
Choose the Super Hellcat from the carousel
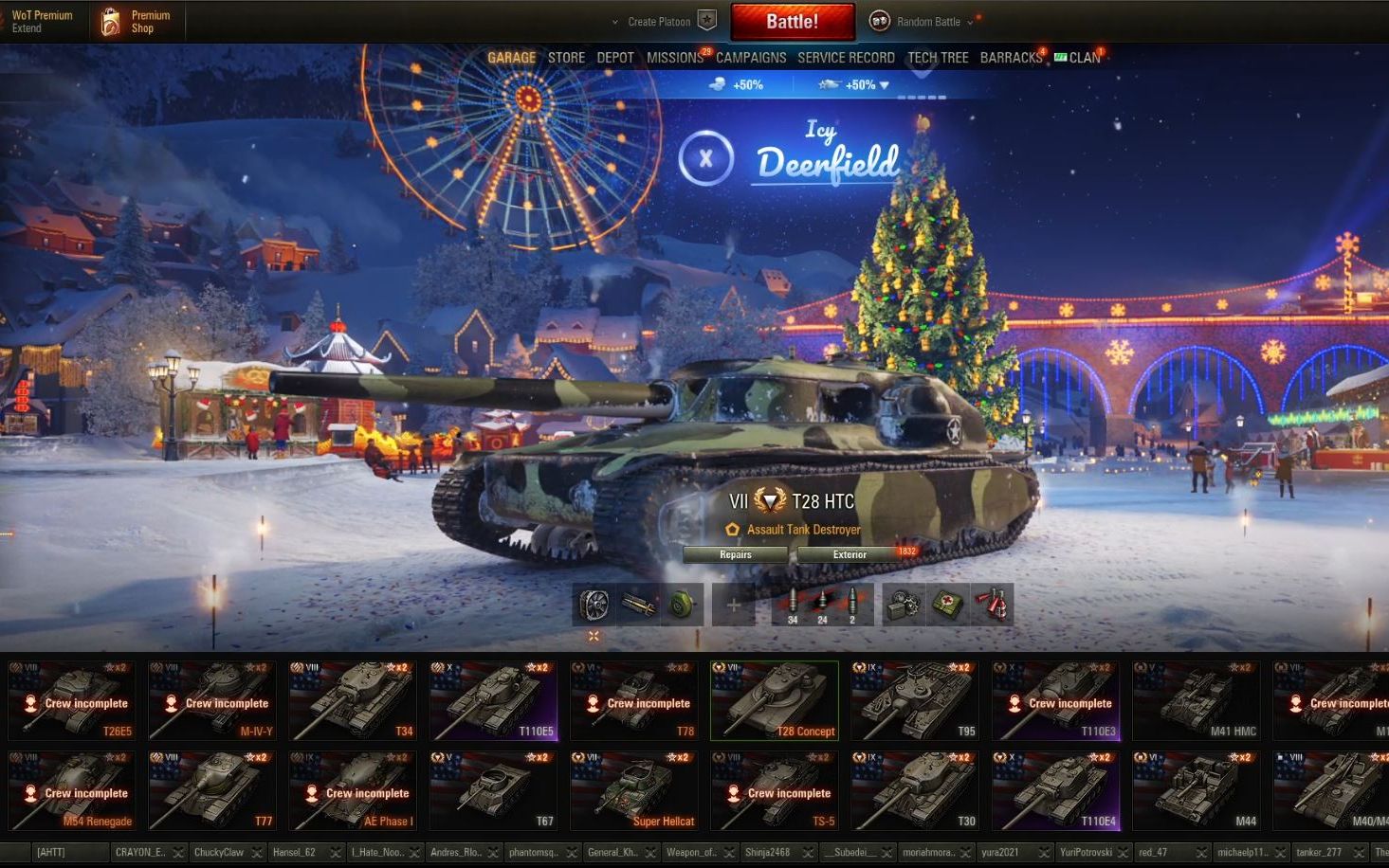[x=633, y=790]
